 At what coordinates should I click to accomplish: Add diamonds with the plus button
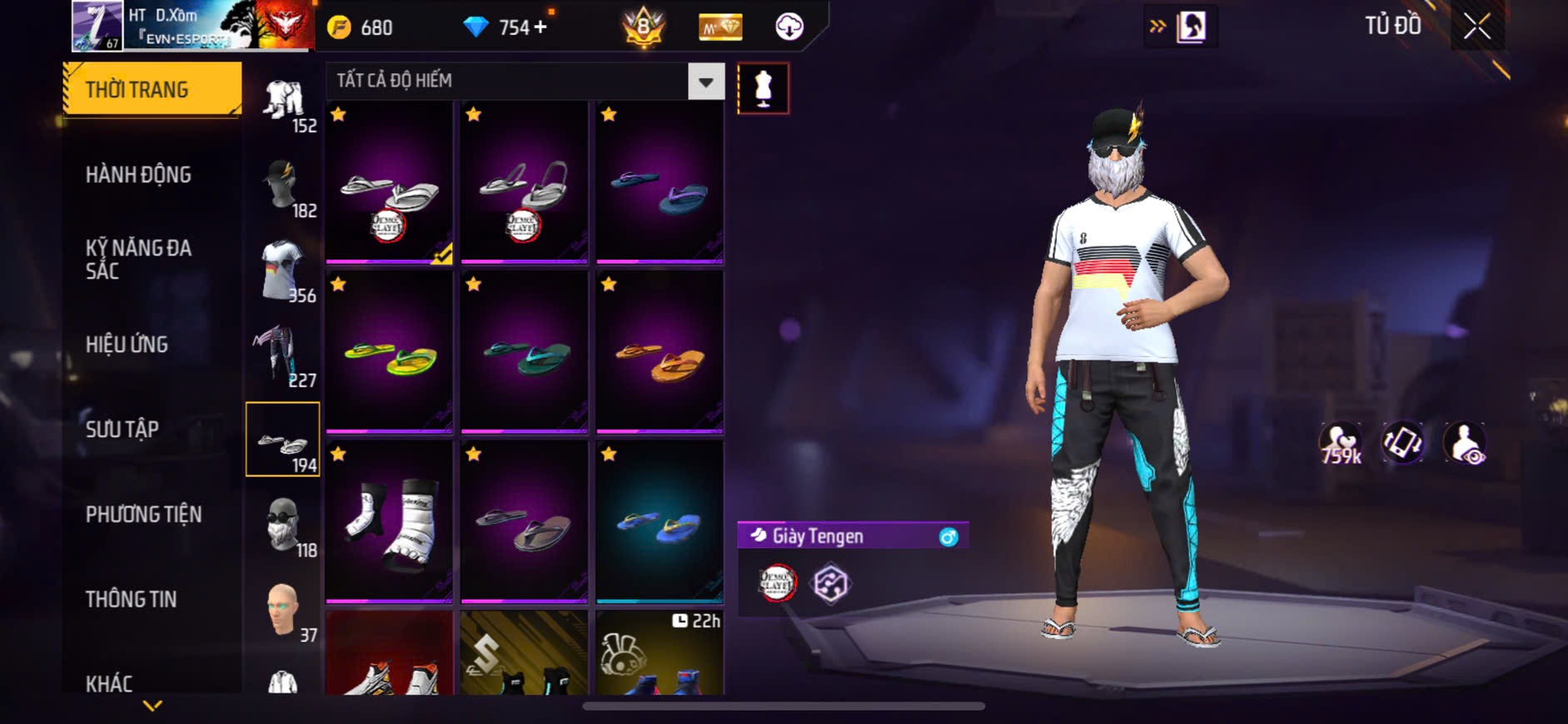pos(540,27)
